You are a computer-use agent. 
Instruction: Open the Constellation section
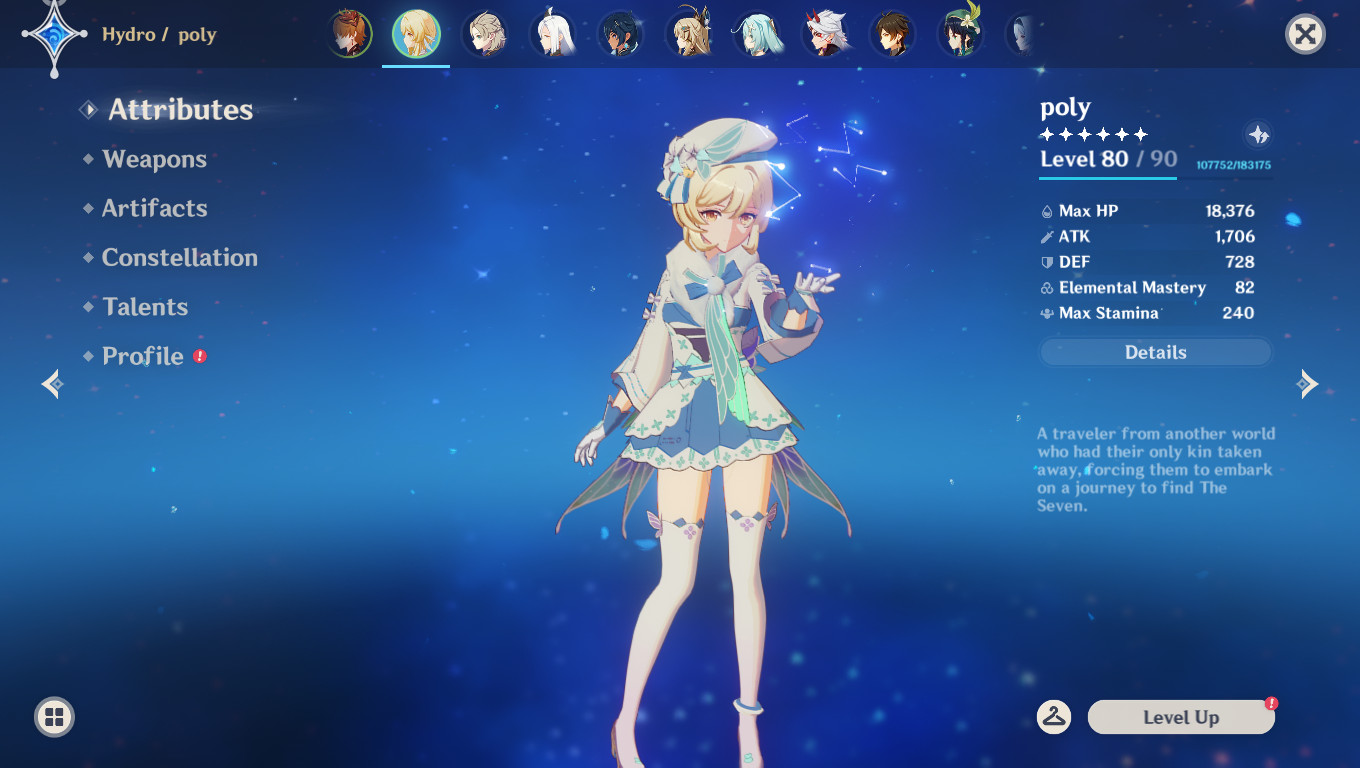tap(180, 257)
